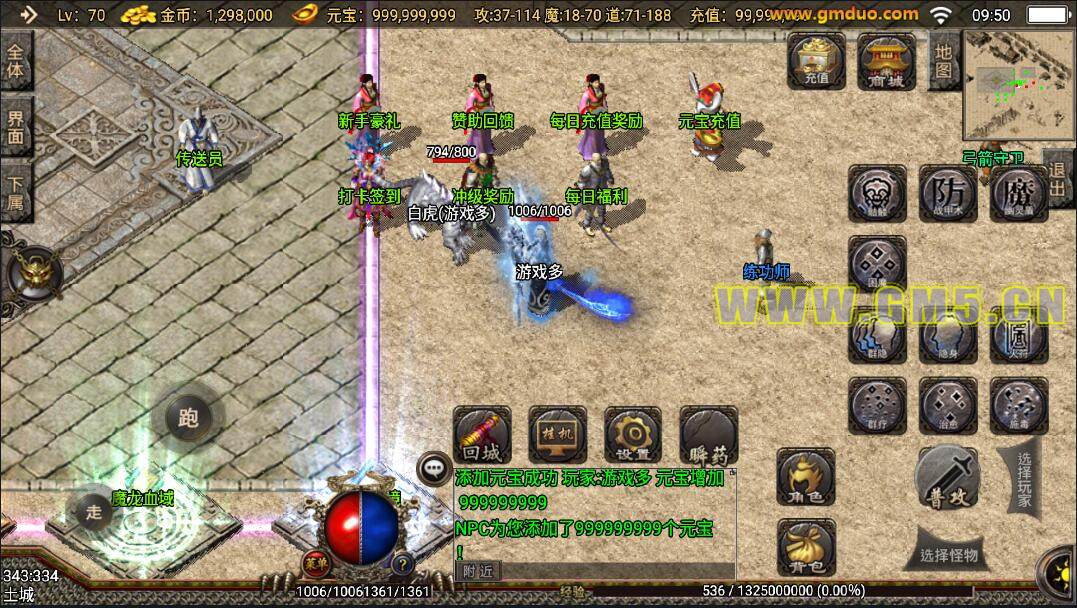Choose 选择怪物 to target a monster
This screenshot has height=608, width=1077.
(x=949, y=556)
